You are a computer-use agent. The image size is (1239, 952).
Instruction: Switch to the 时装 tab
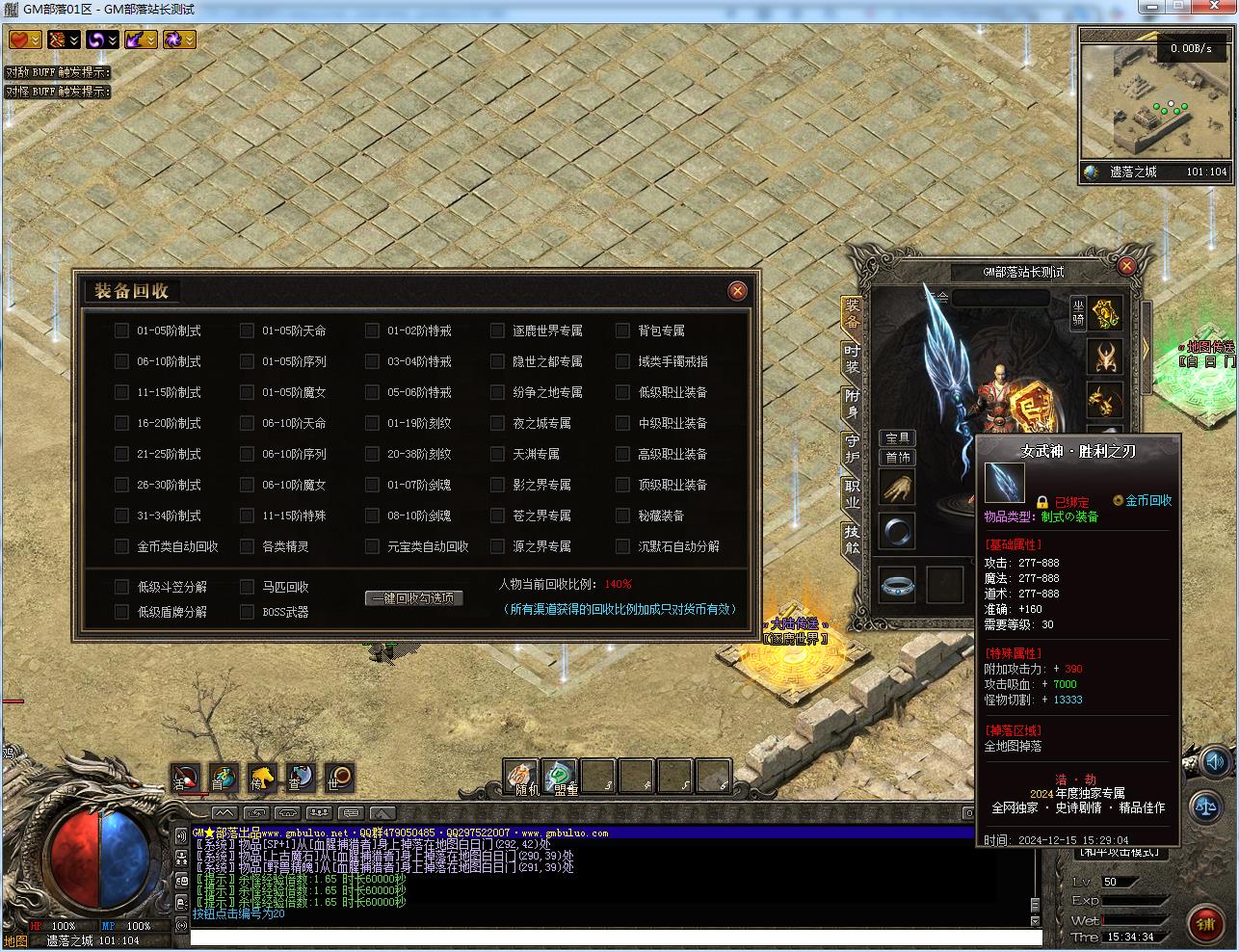coord(852,358)
